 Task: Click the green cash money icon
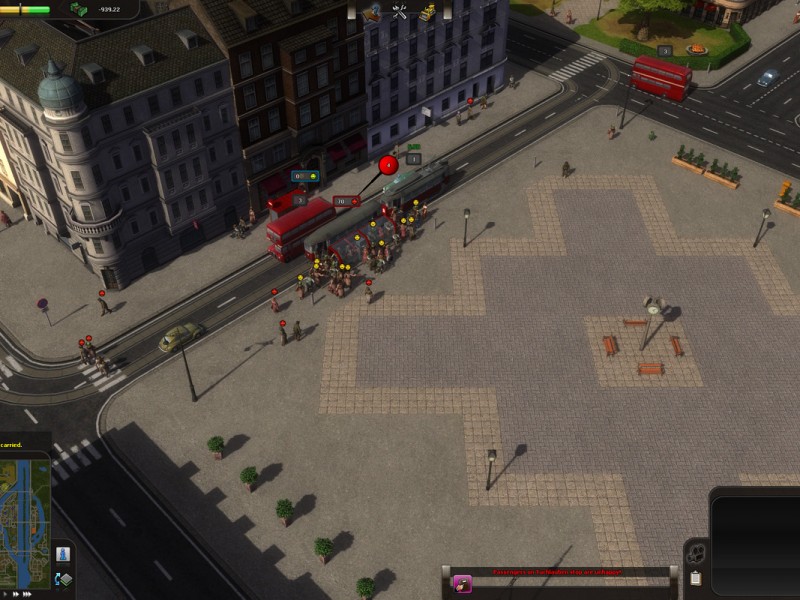pos(78,9)
